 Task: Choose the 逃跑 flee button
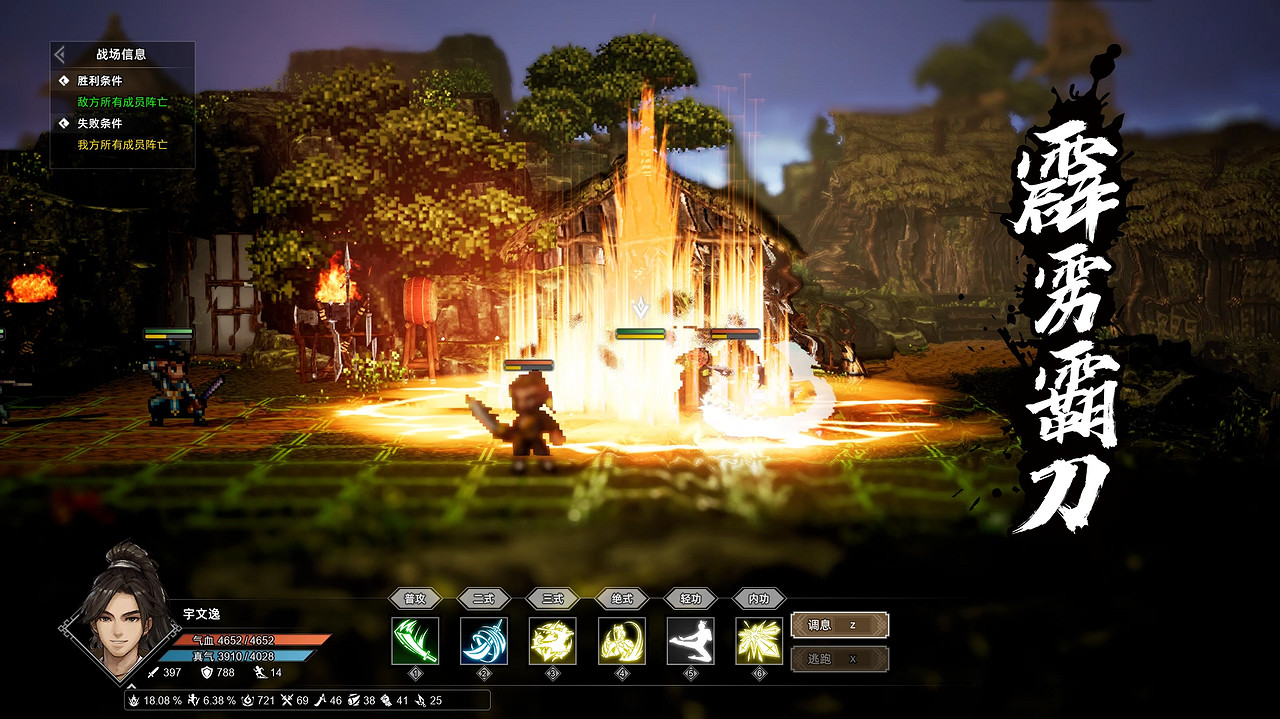point(839,659)
